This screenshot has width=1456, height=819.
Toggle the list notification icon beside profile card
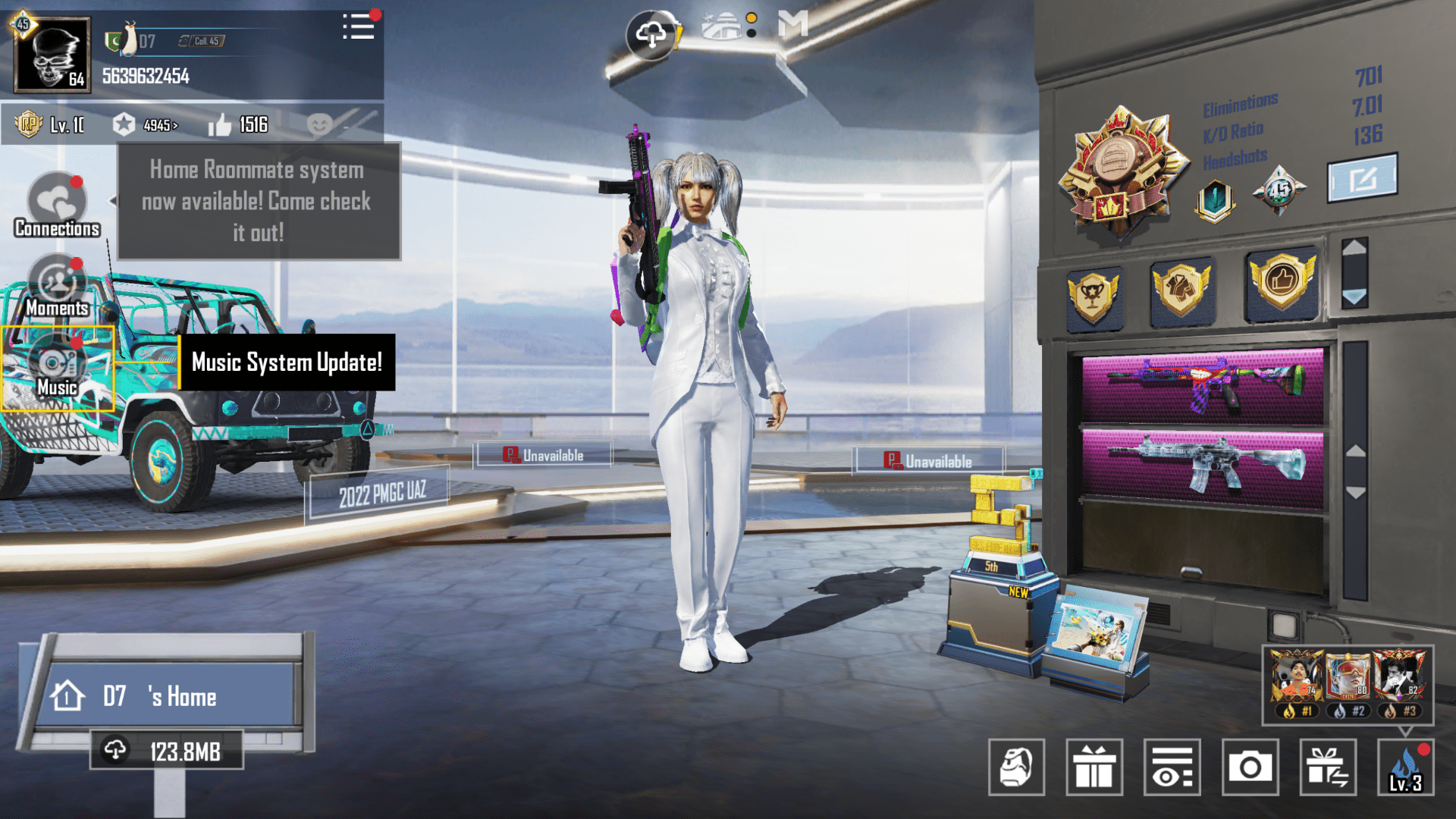point(359,27)
